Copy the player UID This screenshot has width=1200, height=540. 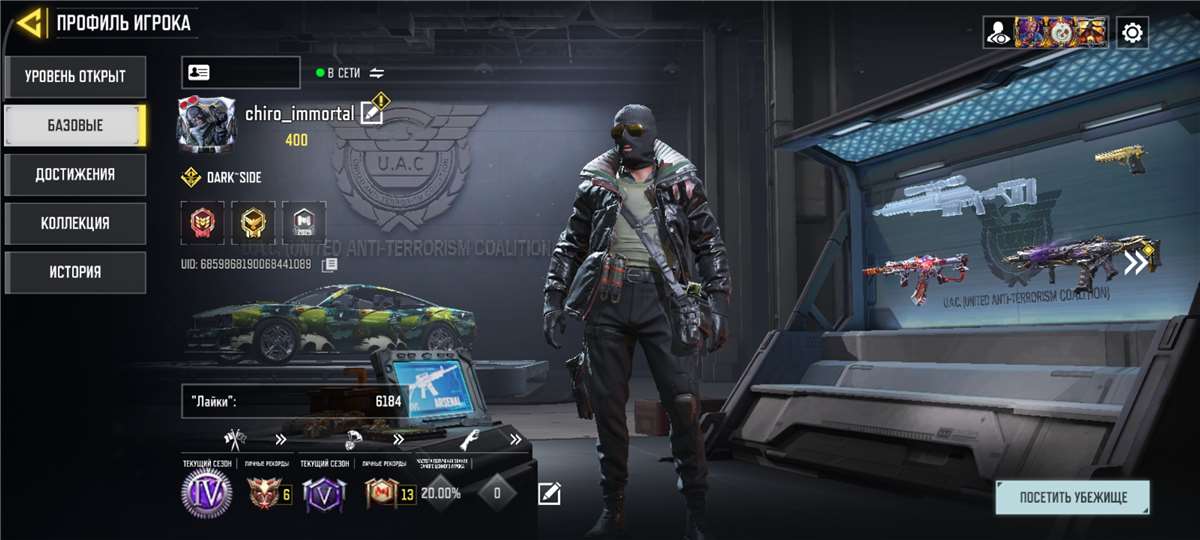(329, 265)
